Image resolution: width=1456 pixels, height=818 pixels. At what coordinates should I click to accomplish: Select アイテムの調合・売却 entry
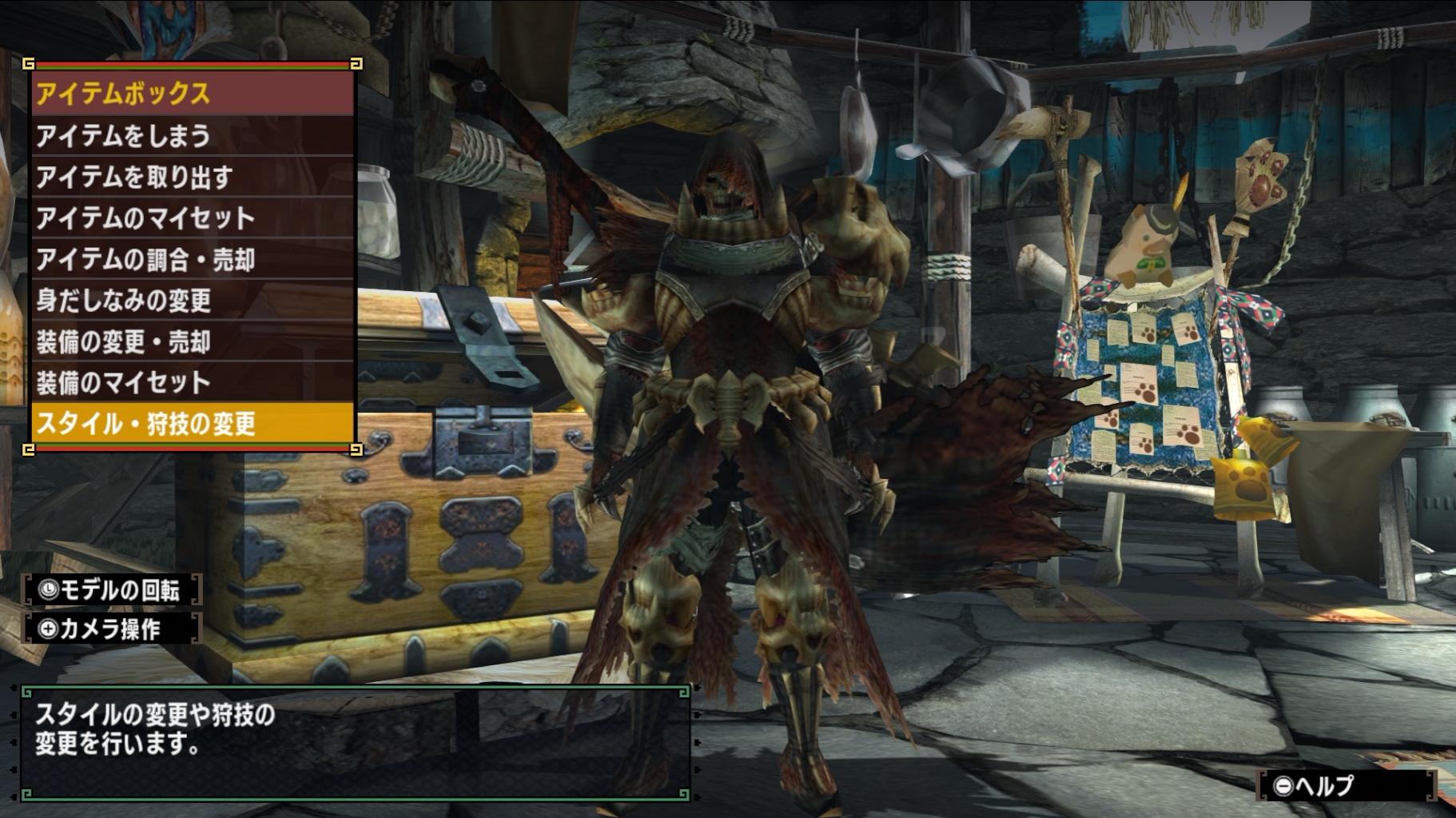192,259
